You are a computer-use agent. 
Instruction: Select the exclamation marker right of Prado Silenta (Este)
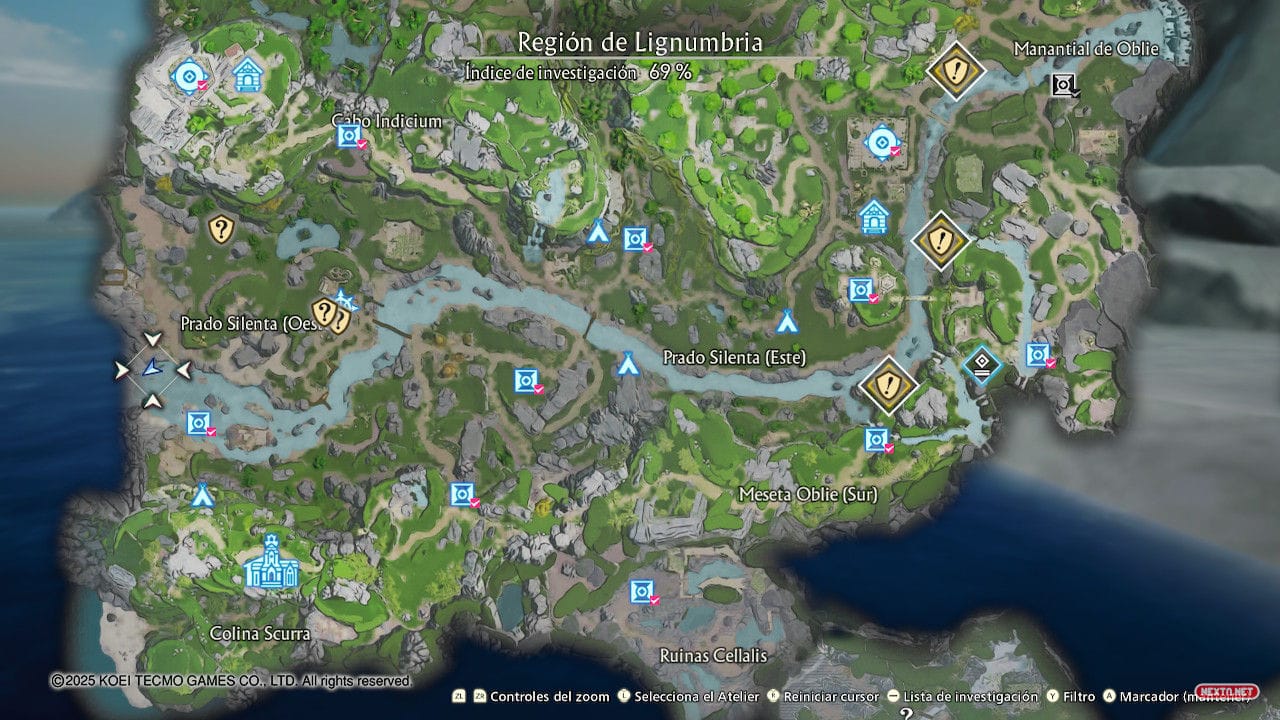[886, 385]
